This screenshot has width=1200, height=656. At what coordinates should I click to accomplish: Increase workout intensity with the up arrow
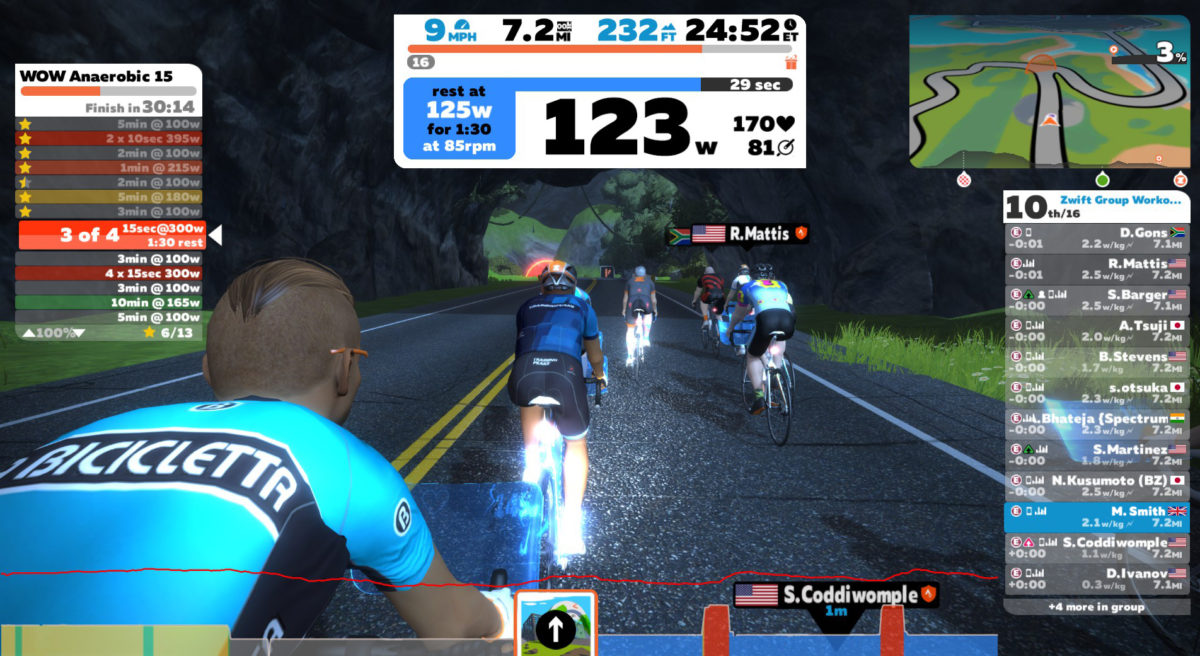click(x=29, y=332)
